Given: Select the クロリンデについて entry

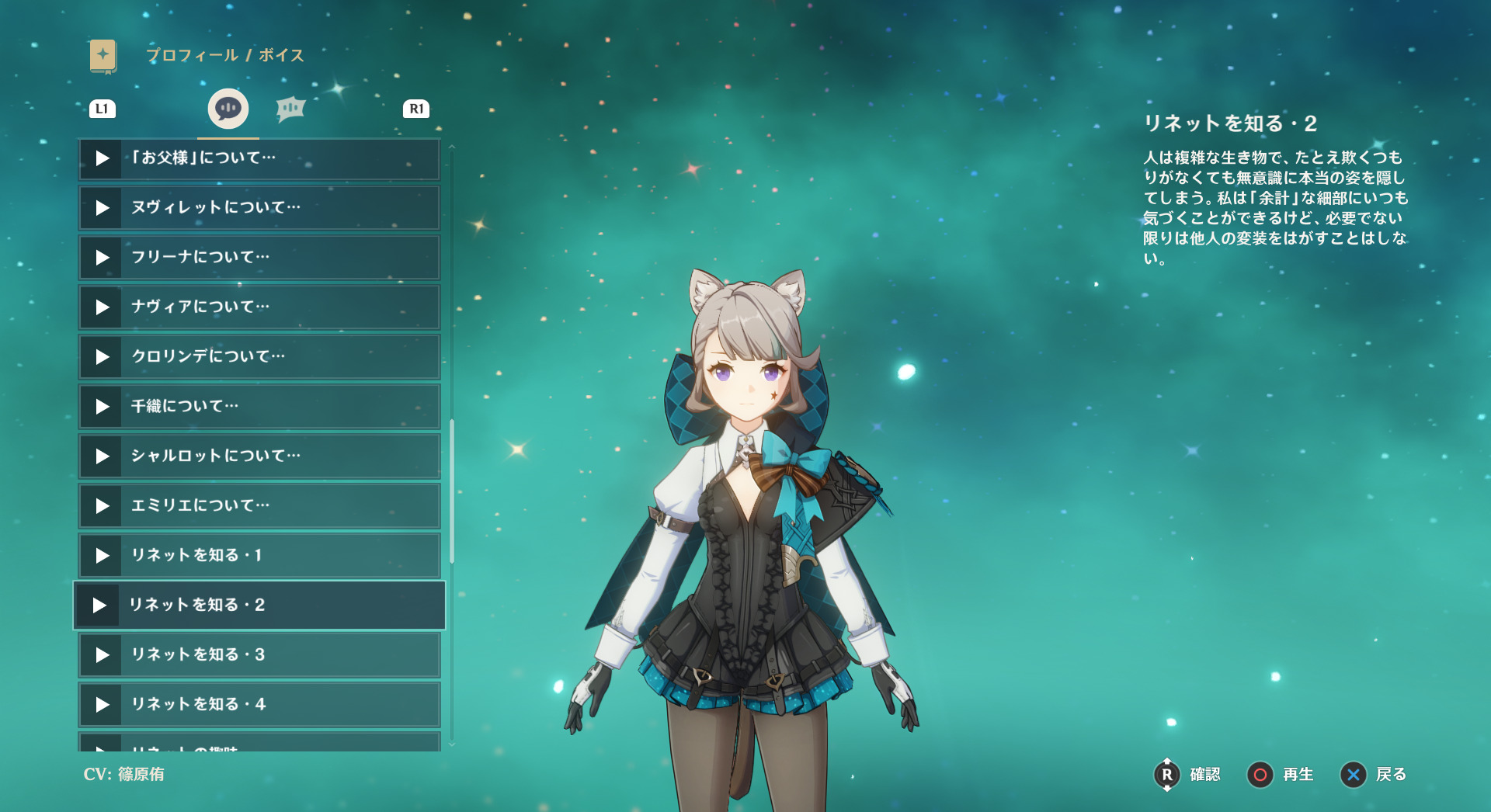Looking at the screenshot, I should coord(259,357).
